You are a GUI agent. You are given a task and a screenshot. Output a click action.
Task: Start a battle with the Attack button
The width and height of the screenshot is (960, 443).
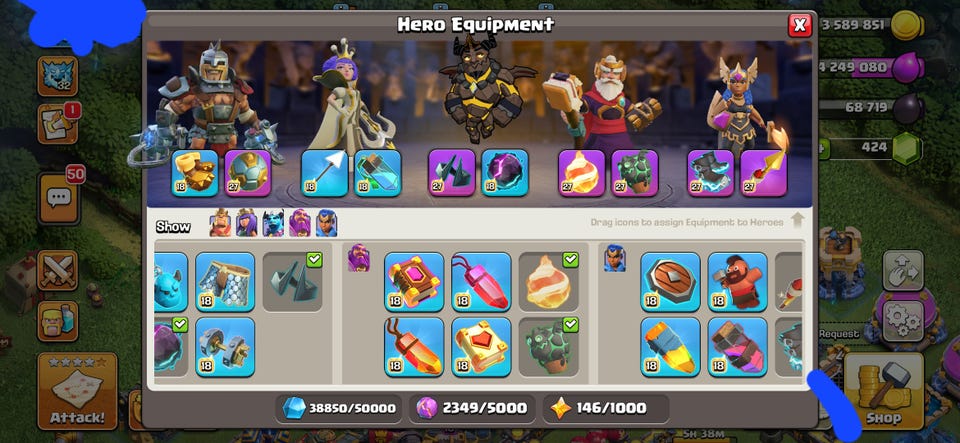77,392
